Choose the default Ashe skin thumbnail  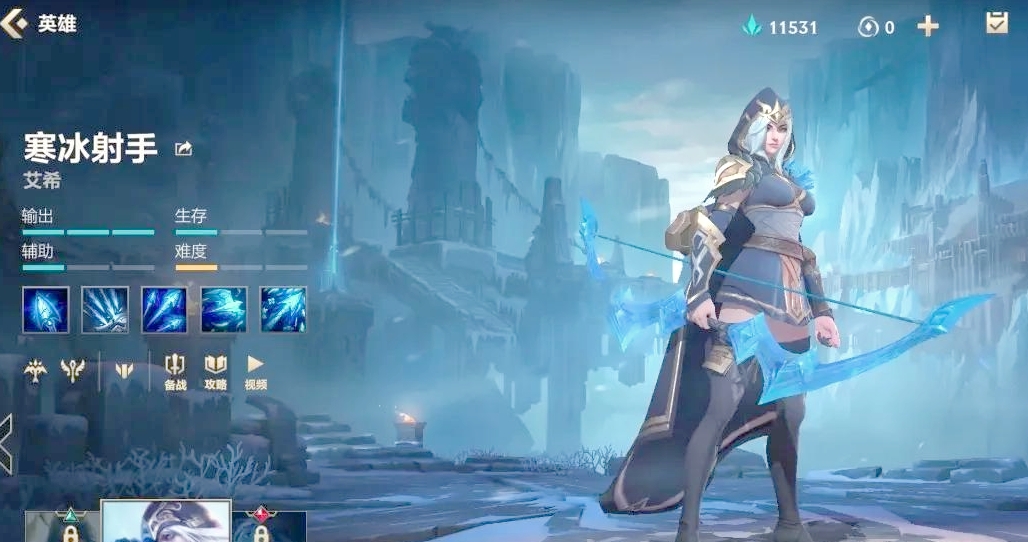[166, 521]
